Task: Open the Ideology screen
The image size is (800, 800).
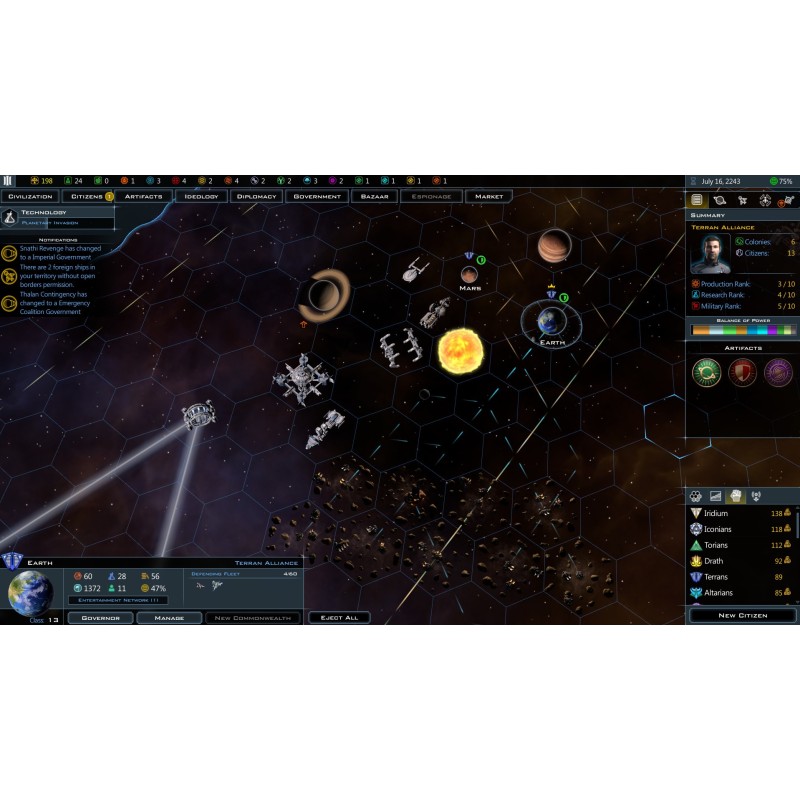Action: point(201,196)
